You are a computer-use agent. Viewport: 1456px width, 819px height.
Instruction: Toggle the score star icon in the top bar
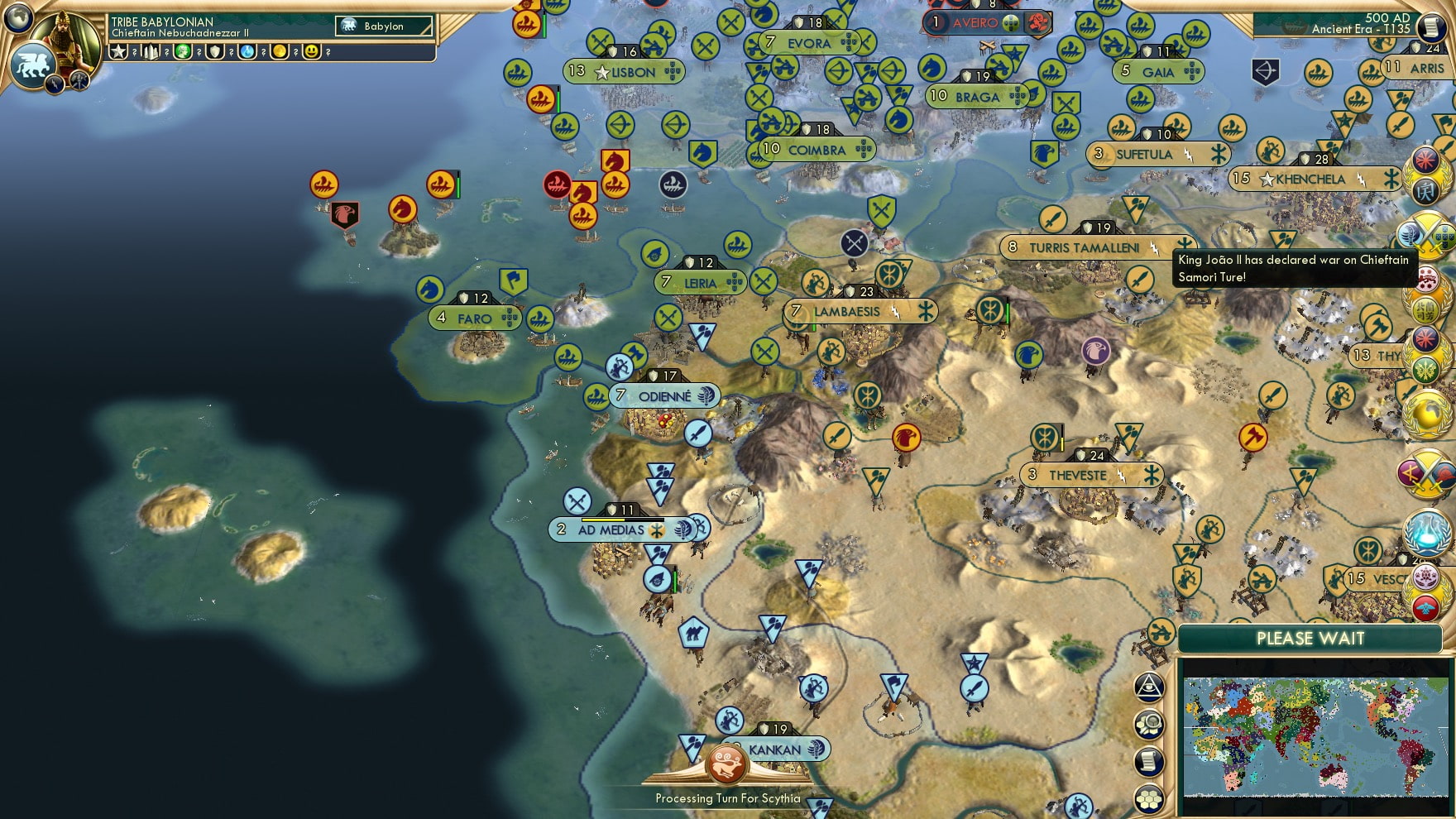coord(119,52)
